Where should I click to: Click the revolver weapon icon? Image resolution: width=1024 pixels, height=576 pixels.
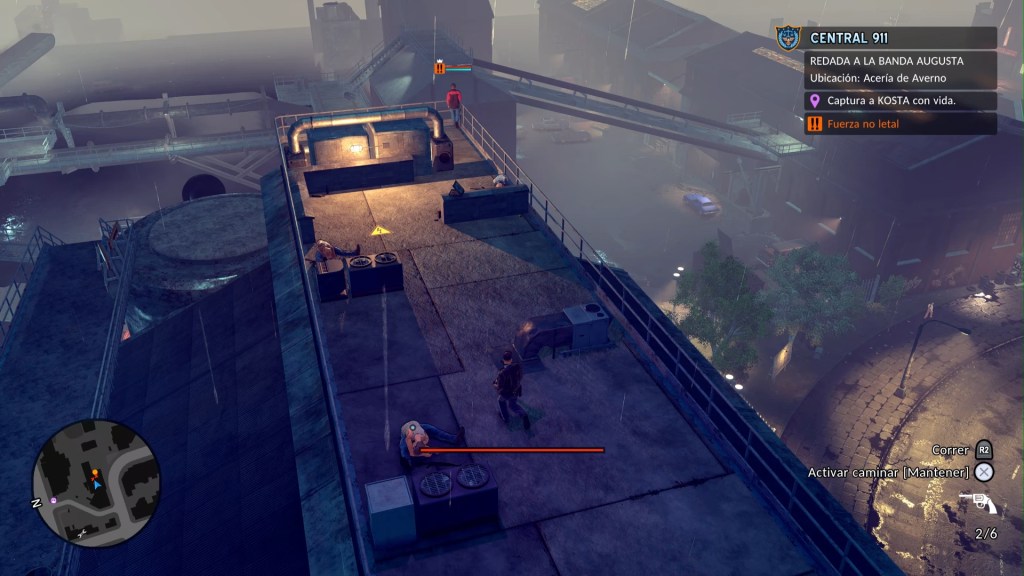click(x=974, y=502)
